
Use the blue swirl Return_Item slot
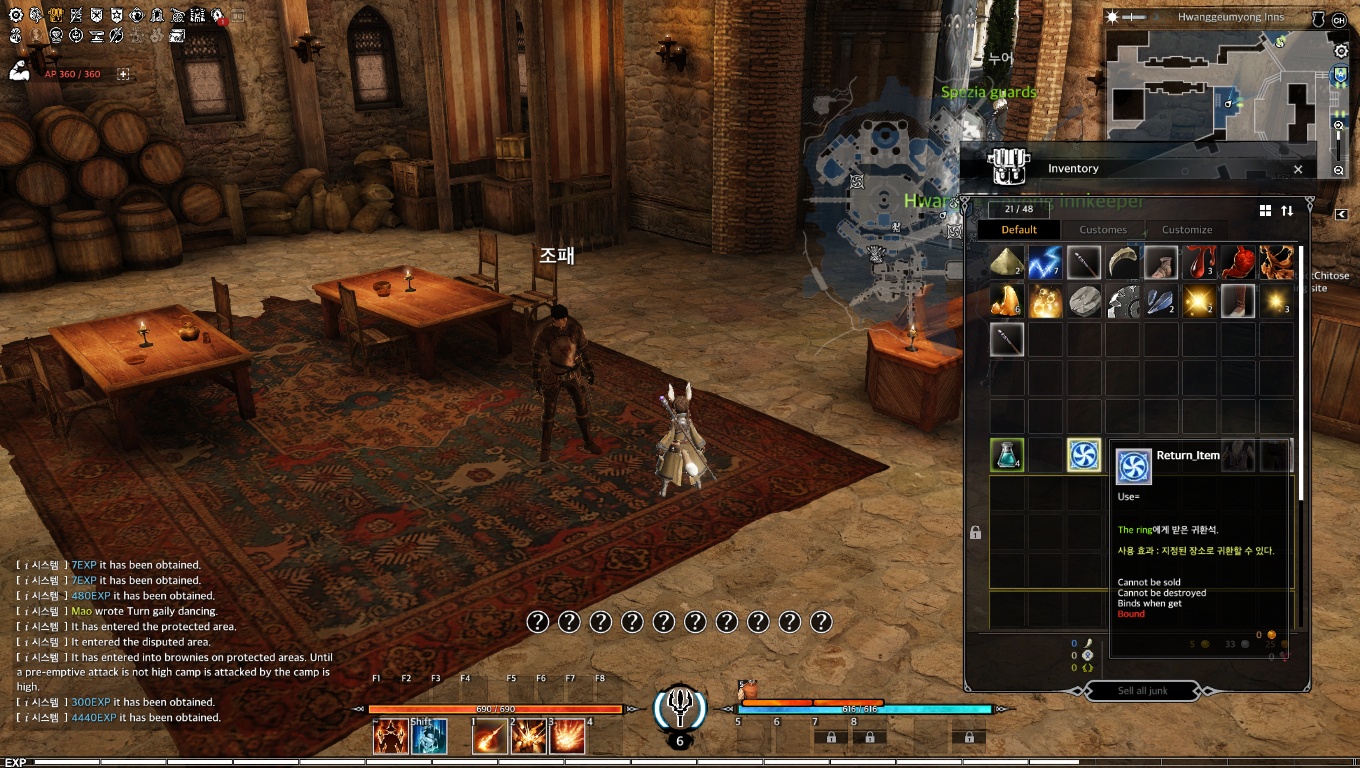1084,455
